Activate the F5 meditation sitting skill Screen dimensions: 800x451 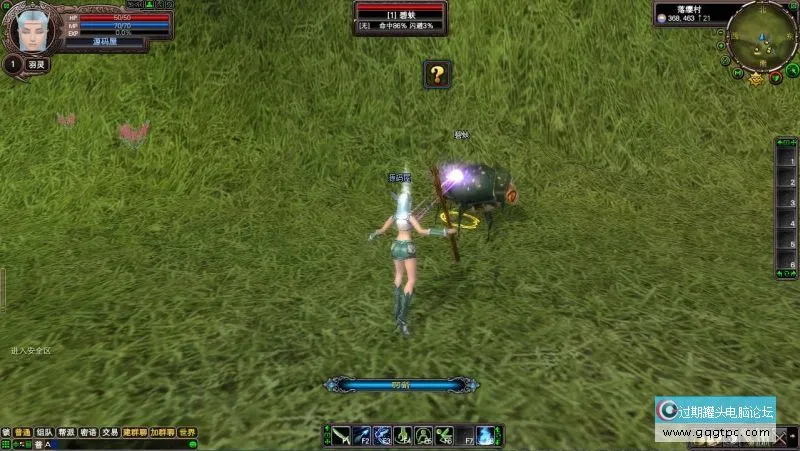(423, 435)
